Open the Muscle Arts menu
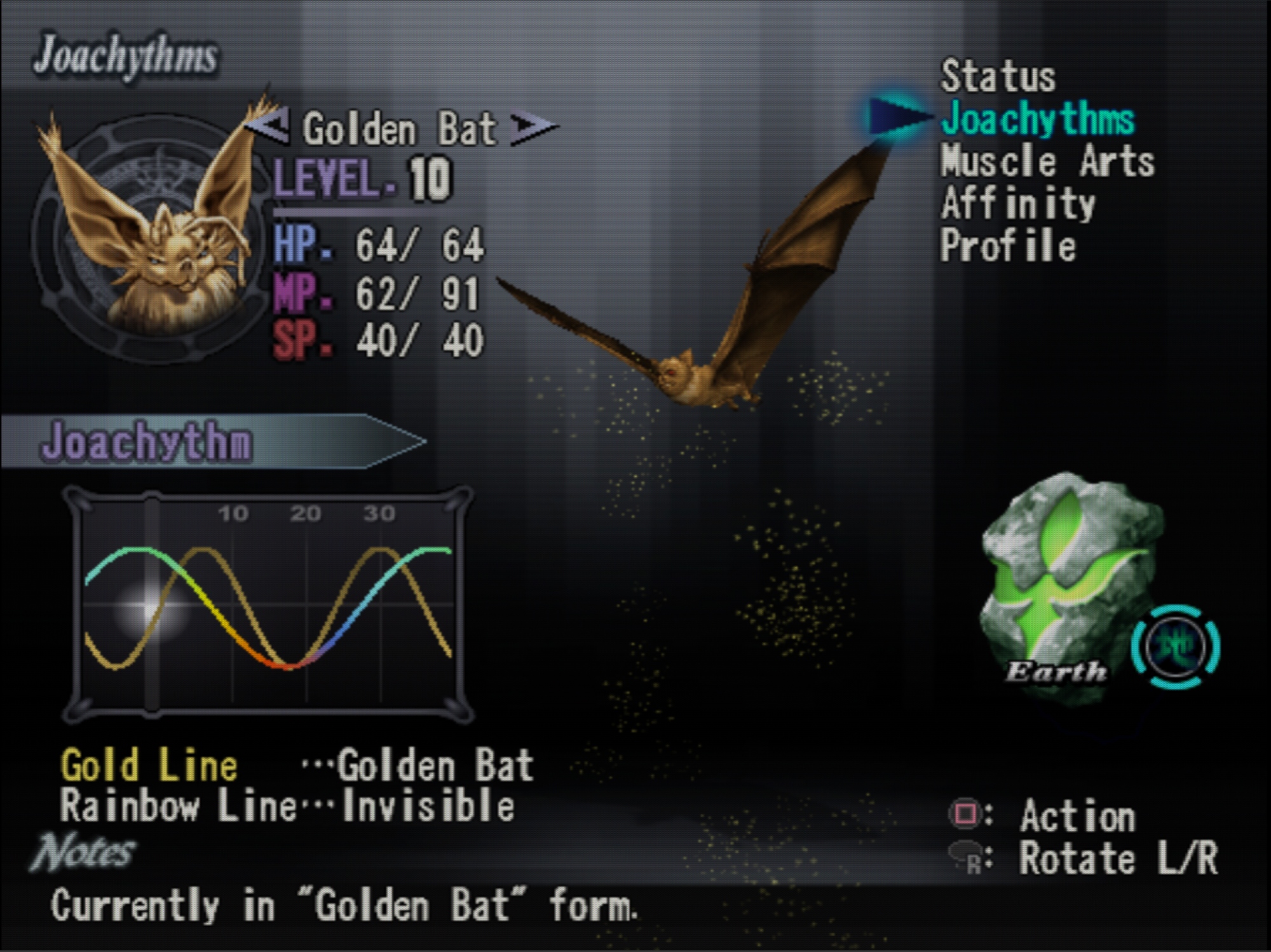1271x952 pixels. (x=1047, y=161)
